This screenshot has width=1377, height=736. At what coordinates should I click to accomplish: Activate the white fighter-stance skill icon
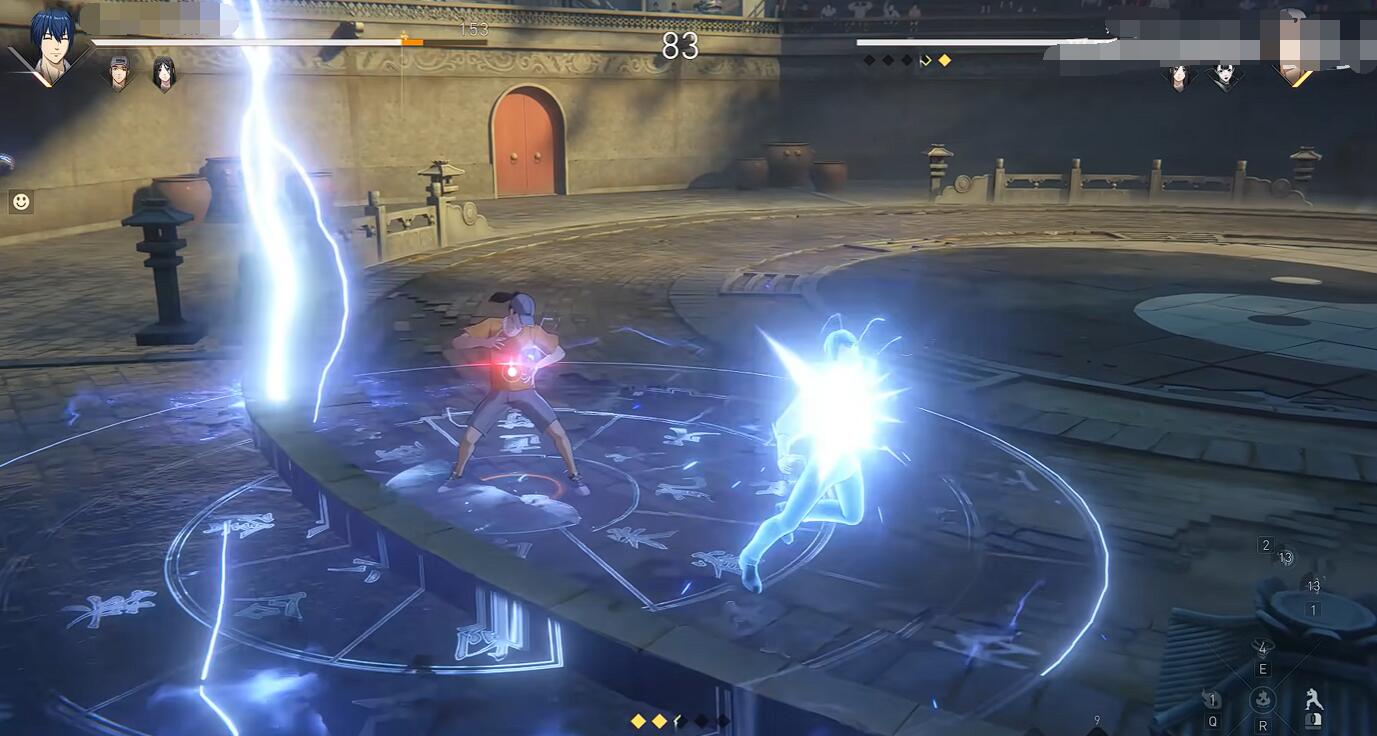click(1313, 701)
